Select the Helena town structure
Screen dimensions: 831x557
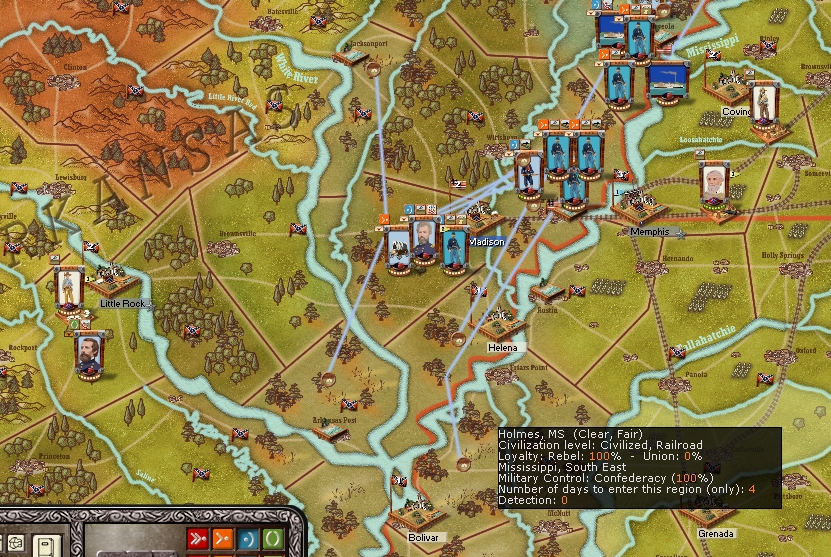pyautogui.click(x=502, y=326)
